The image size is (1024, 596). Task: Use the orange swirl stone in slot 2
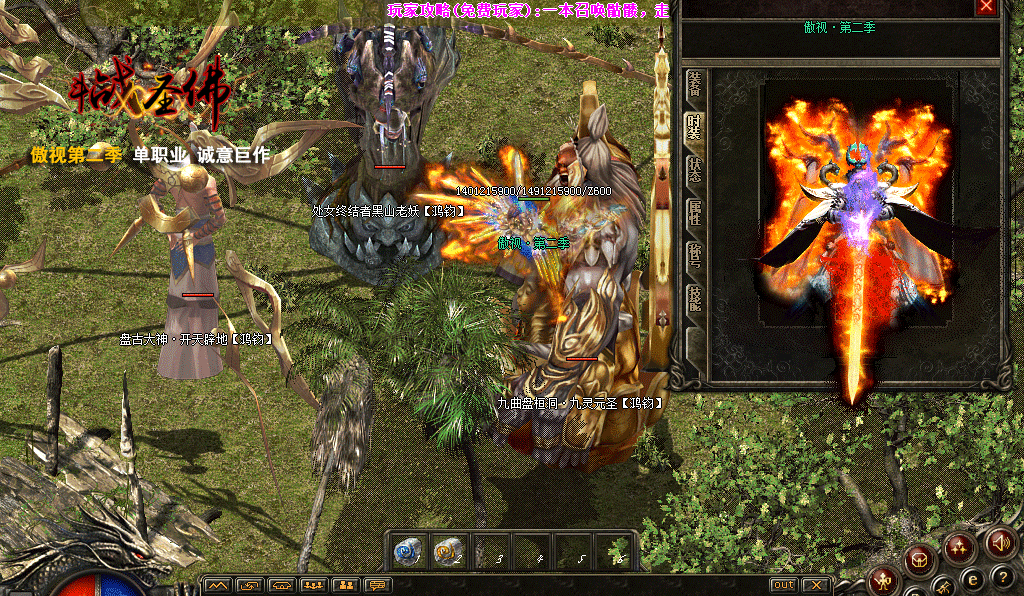[x=447, y=552]
